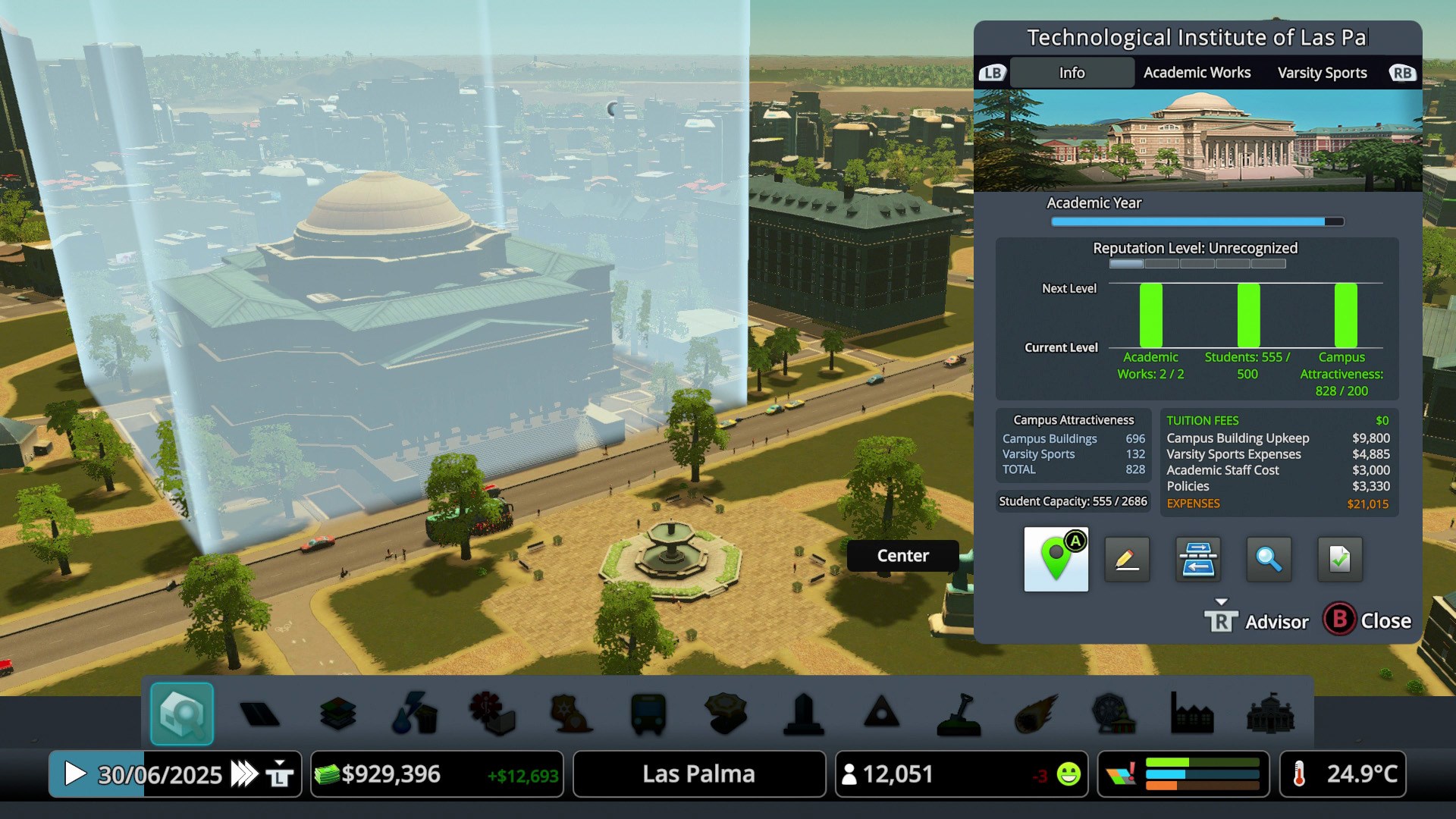This screenshot has height=819, width=1456.
Task: Open the public transport bus menu
Action: [648, 714]
